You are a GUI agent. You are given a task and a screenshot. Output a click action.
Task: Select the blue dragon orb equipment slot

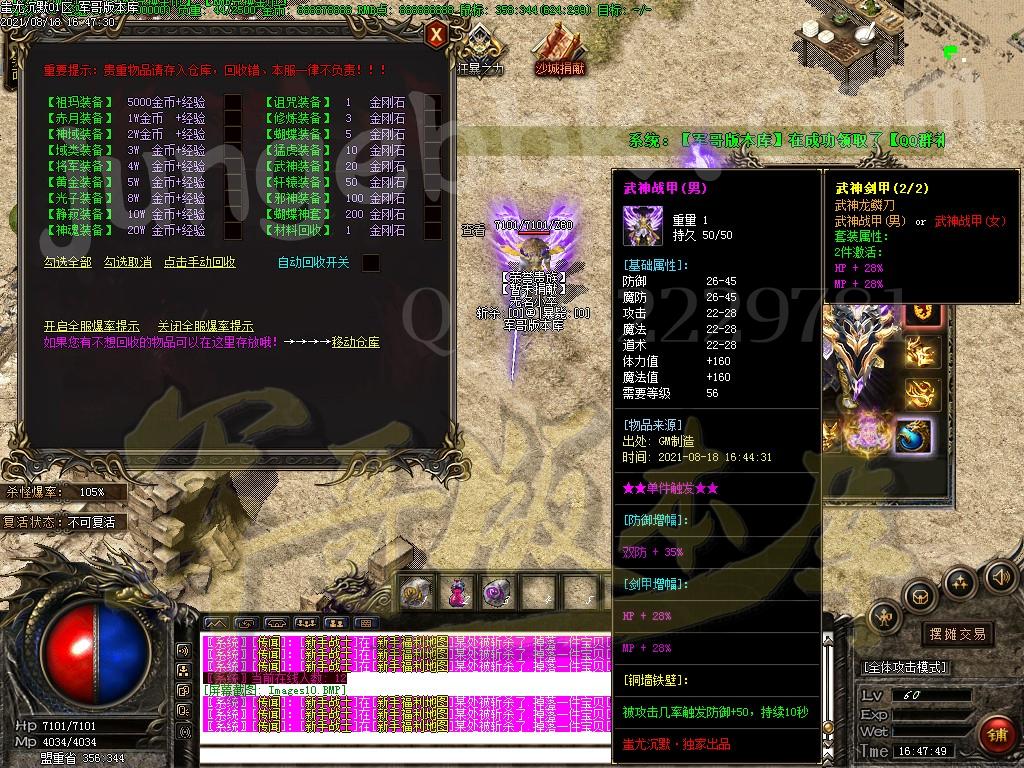tap(914, 436)
